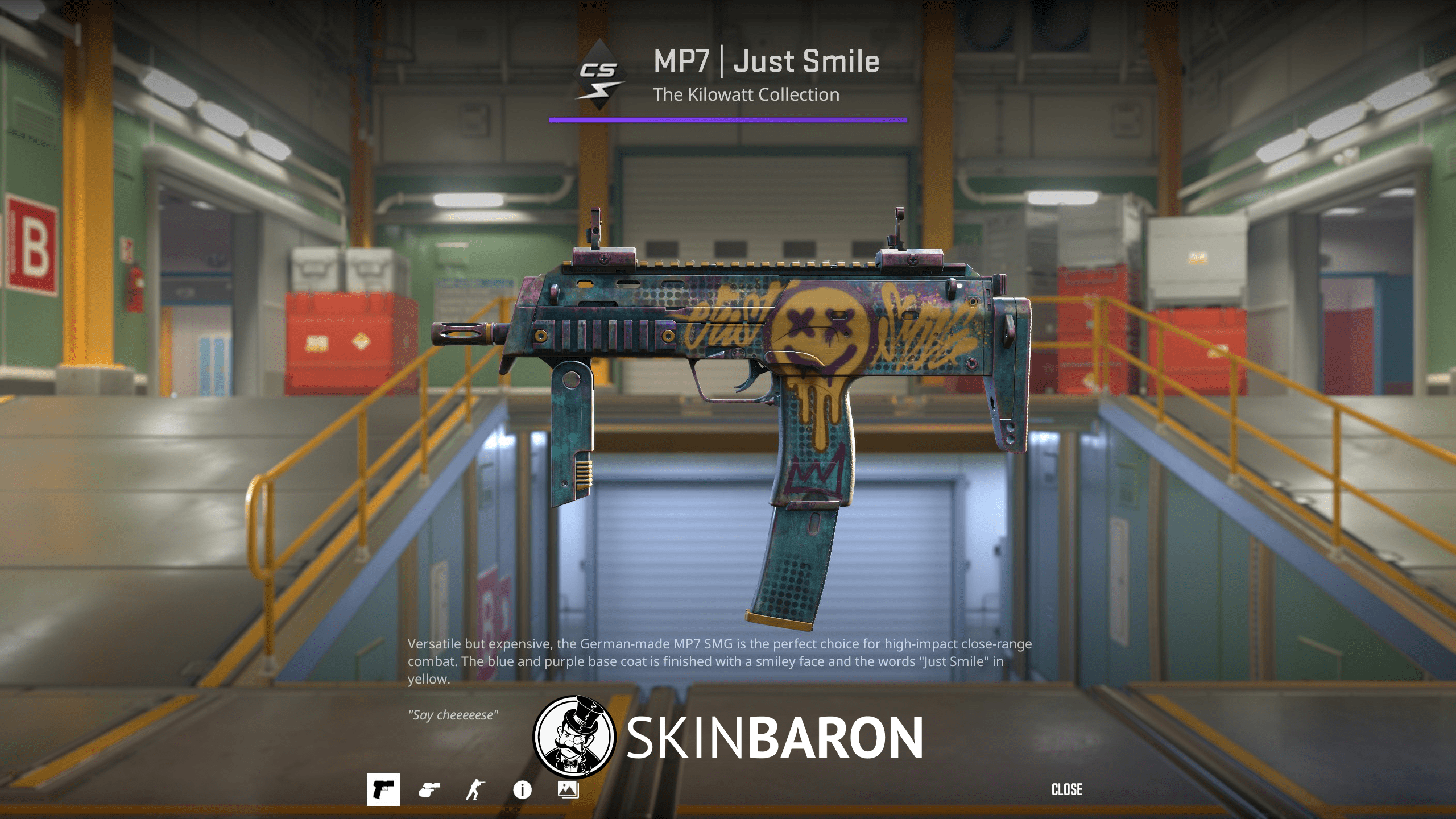
Task: Click the MP7 | Just Smile title
Action: coord(765,61)
